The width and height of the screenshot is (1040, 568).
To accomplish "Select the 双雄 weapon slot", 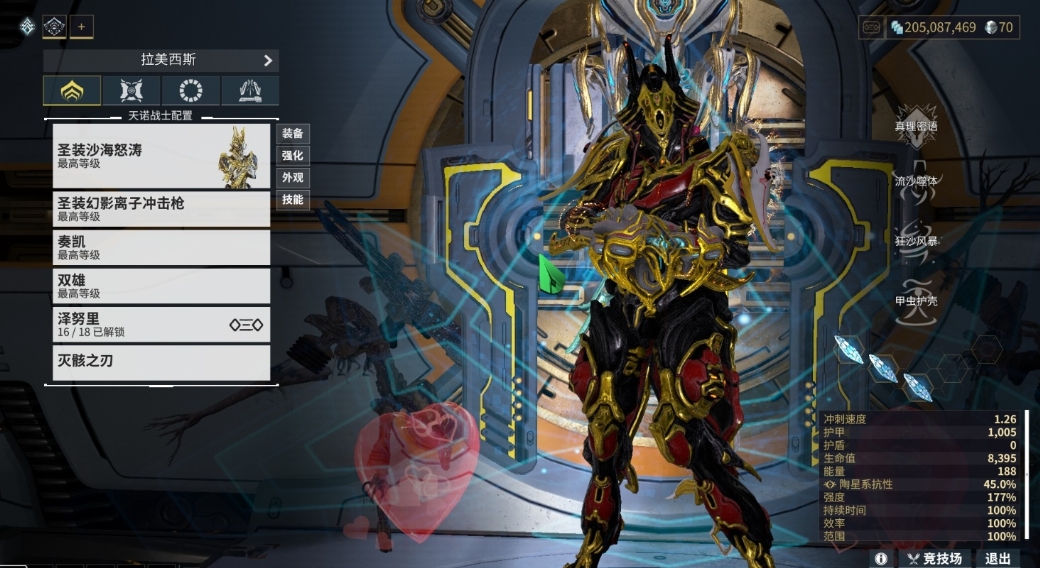I will 161,286.
